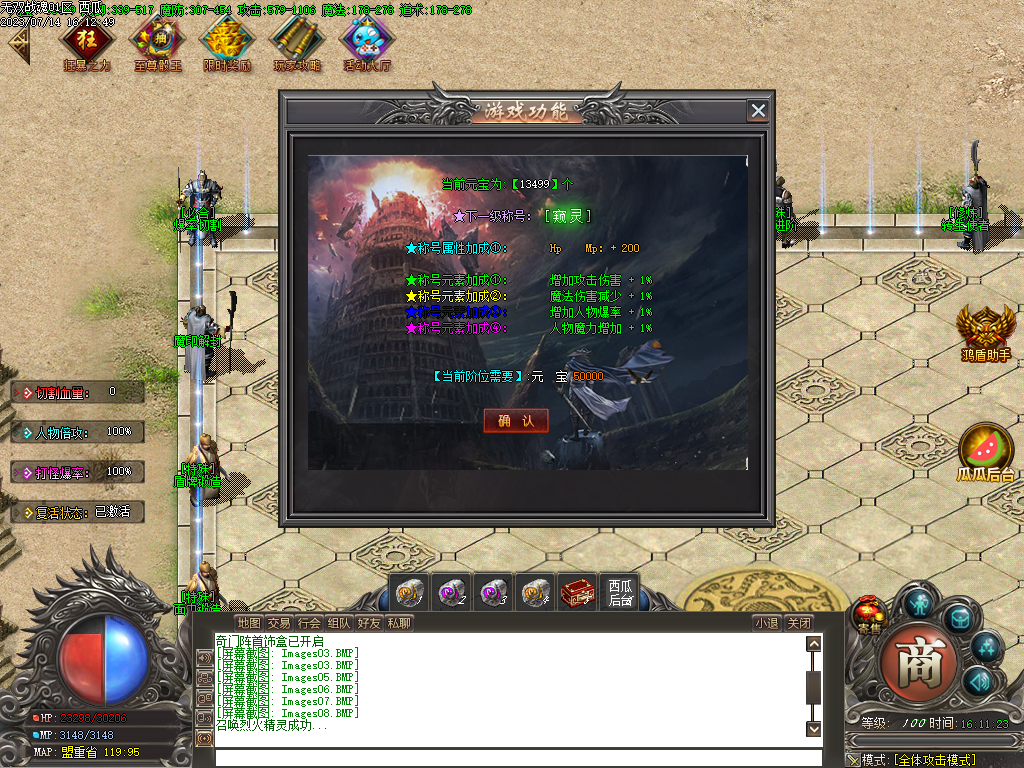Open the 狂暴之力 icon
This screenshot has height=768, width=1024.
click(86, 39)
